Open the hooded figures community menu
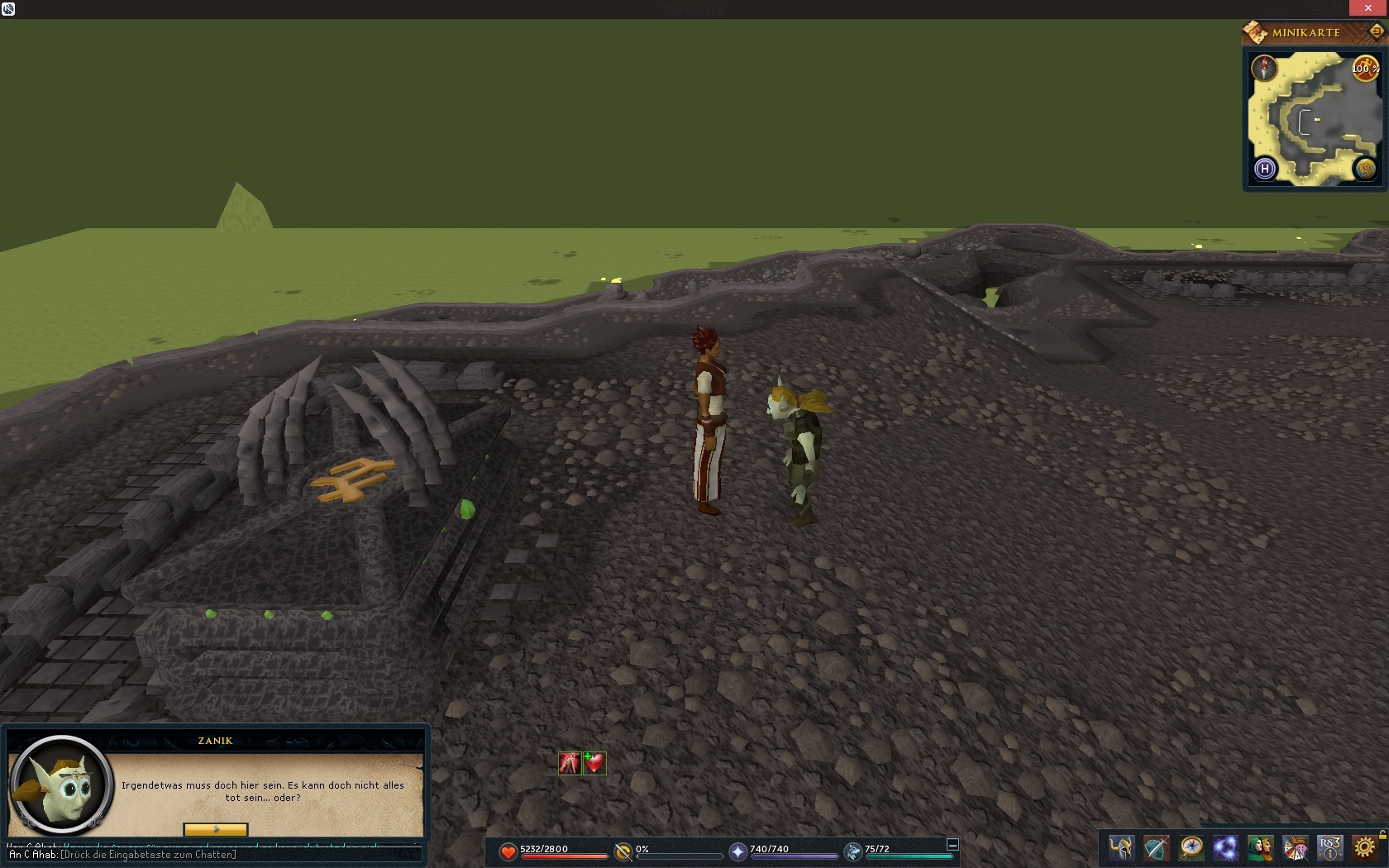Image resolution: width=1389 pixels, height=868 pixels. tap(1261, 848)
